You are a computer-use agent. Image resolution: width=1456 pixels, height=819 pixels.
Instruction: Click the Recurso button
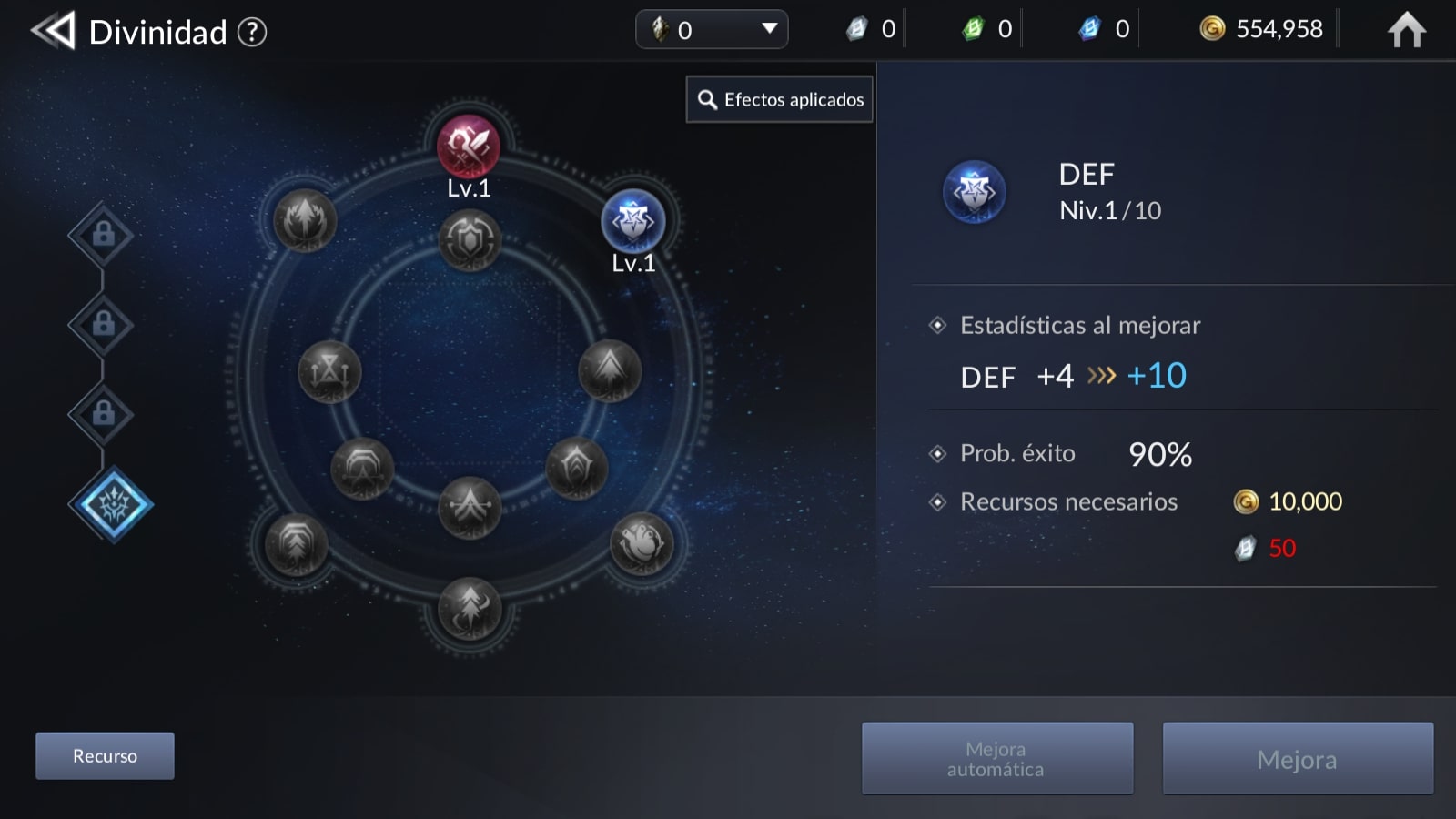point(105,756)
